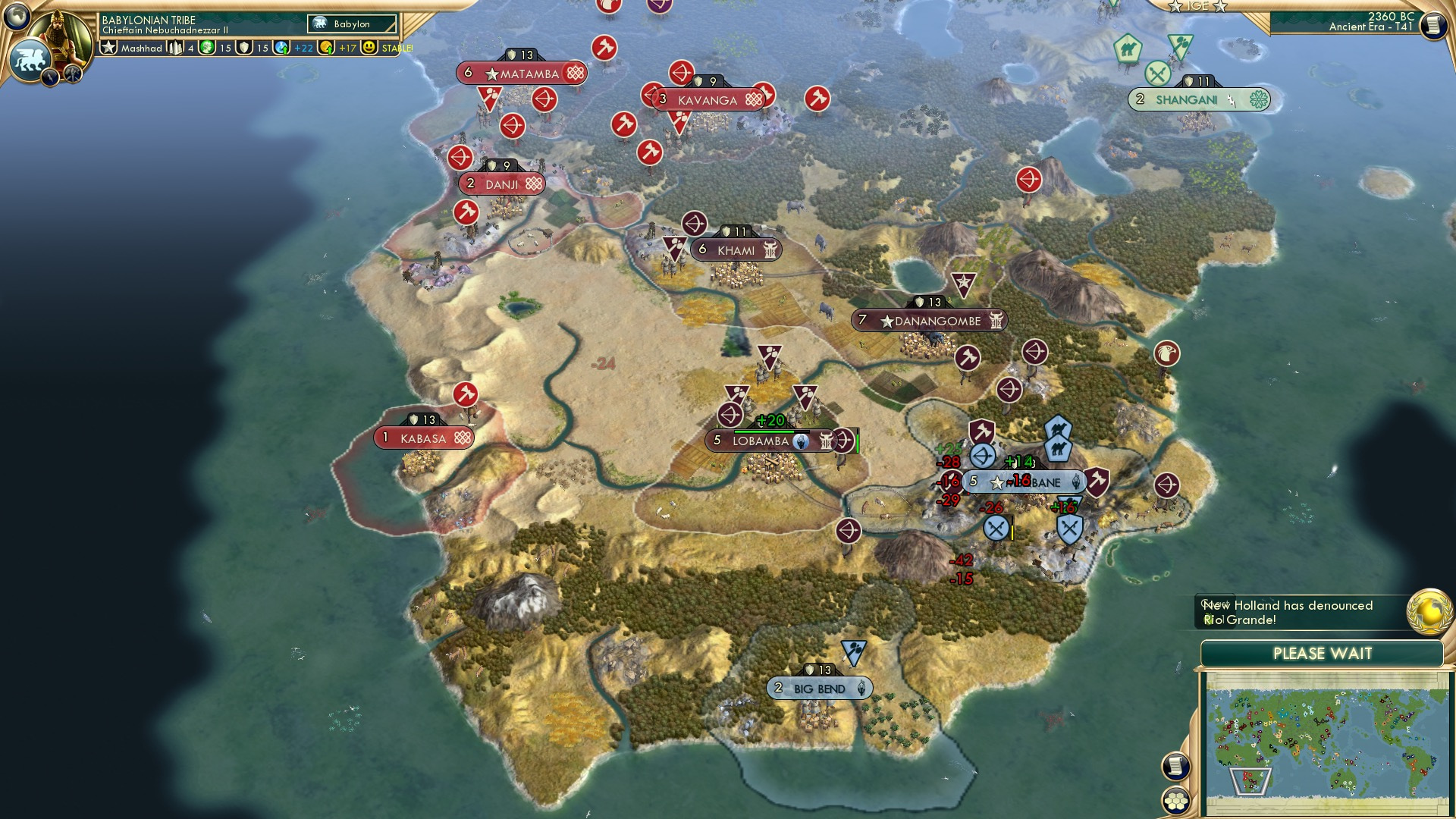Click the lightning bolt icon below leader portrait
The image size is (1456, 819).
tap(50, 75)
